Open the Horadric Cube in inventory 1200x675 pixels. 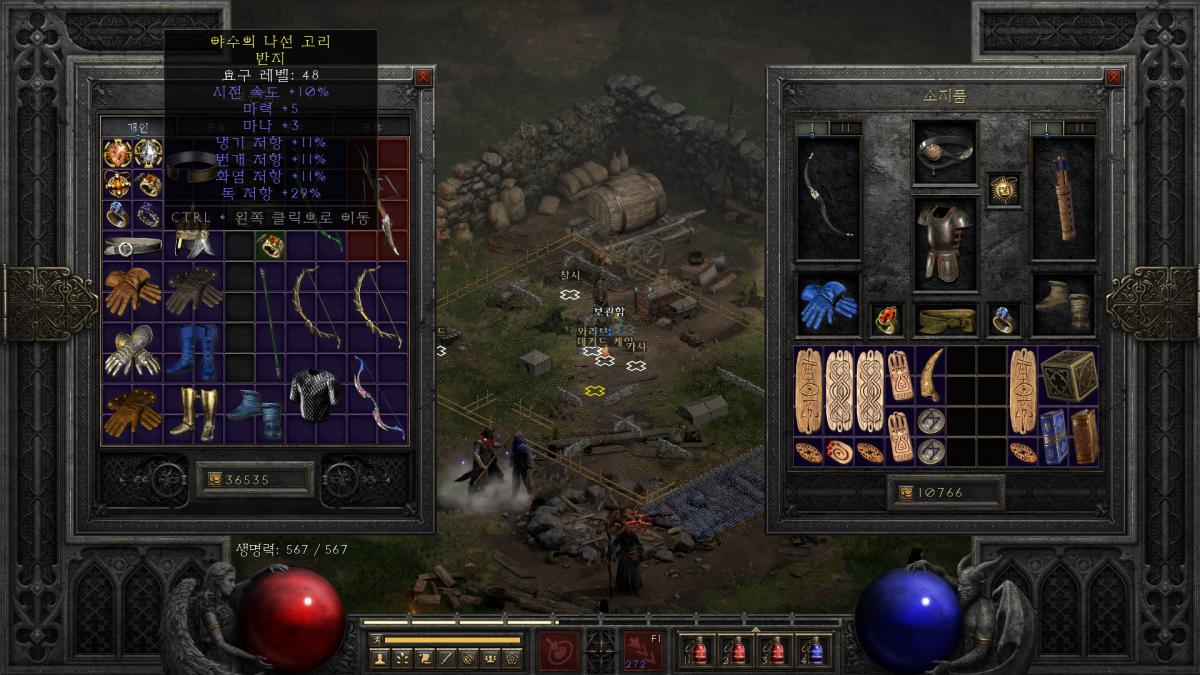coord(1068,375)
